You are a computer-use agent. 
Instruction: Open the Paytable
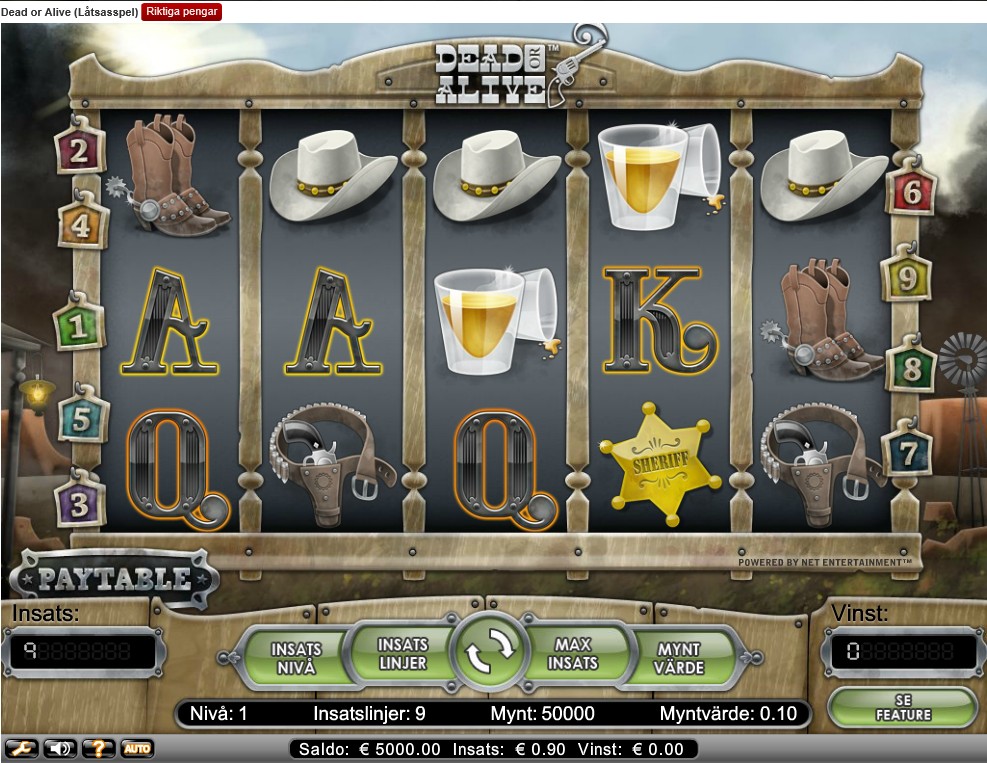[x=114, y=578]
